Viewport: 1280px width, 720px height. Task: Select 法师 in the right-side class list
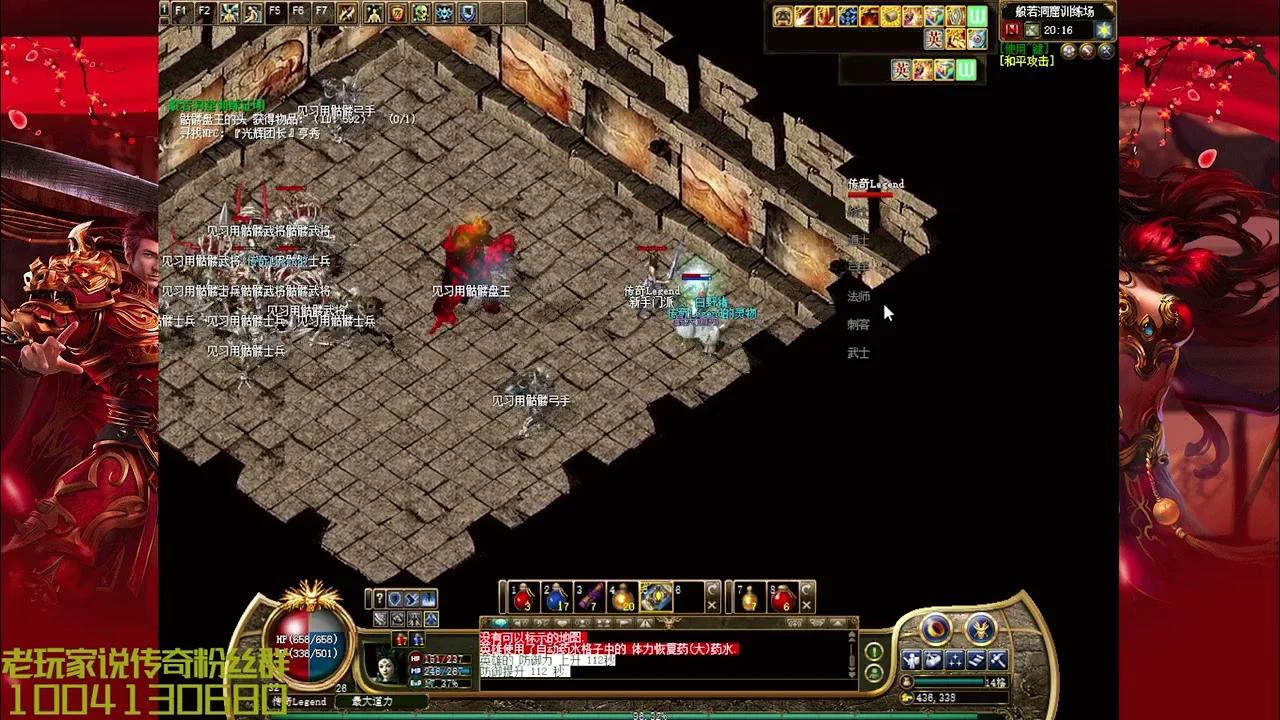tap(858, 297)
